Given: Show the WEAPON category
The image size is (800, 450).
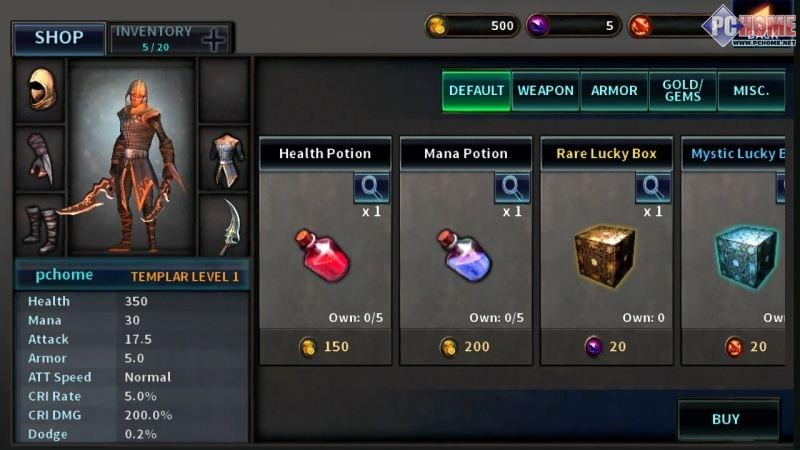Looking at the screenshot, I should 545,90.
